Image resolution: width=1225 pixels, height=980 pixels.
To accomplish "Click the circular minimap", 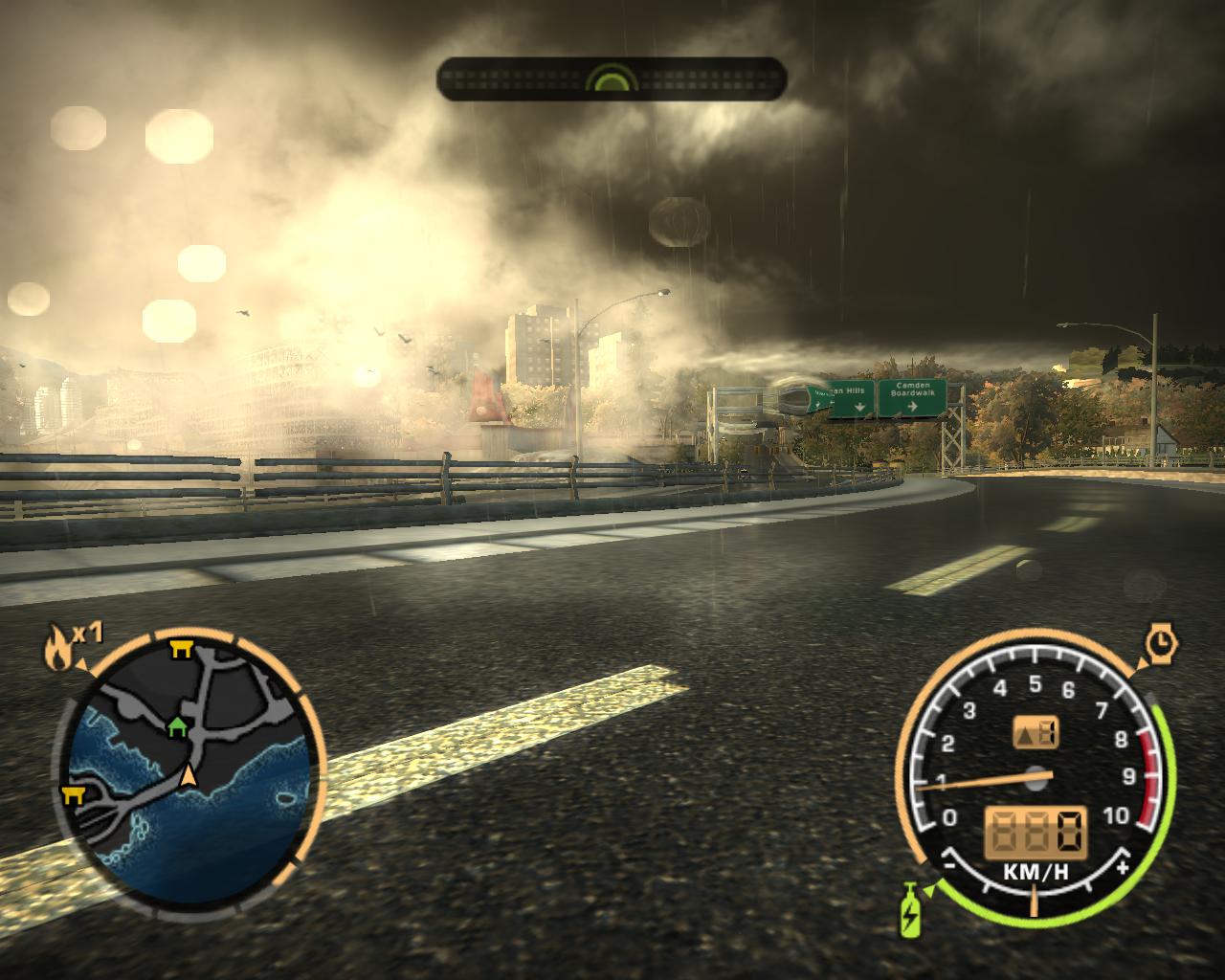I will click(190, 771).
